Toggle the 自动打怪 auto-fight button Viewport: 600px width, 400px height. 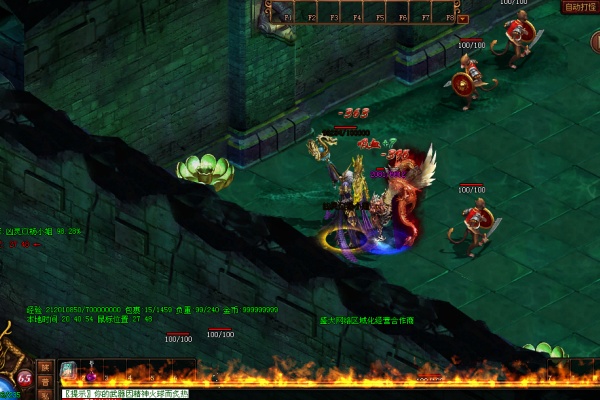point(579,7)
